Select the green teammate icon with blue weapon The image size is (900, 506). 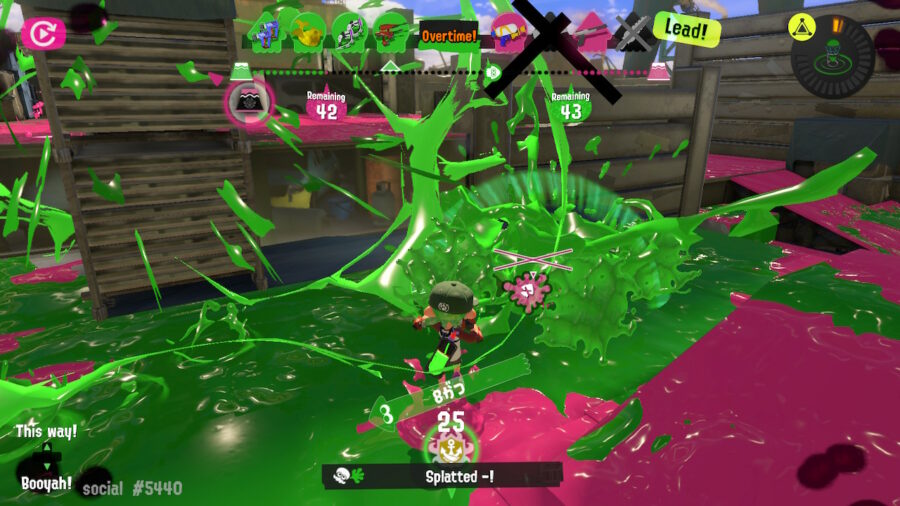click(267, 33)
